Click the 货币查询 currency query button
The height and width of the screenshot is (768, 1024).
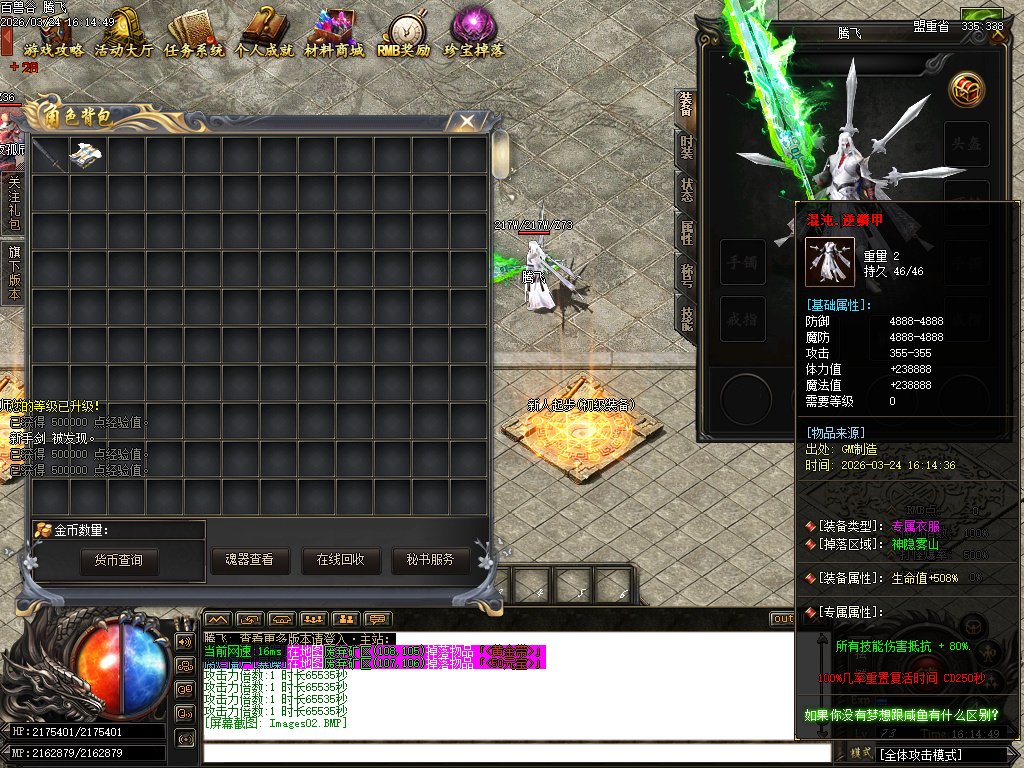pos(119,561)
